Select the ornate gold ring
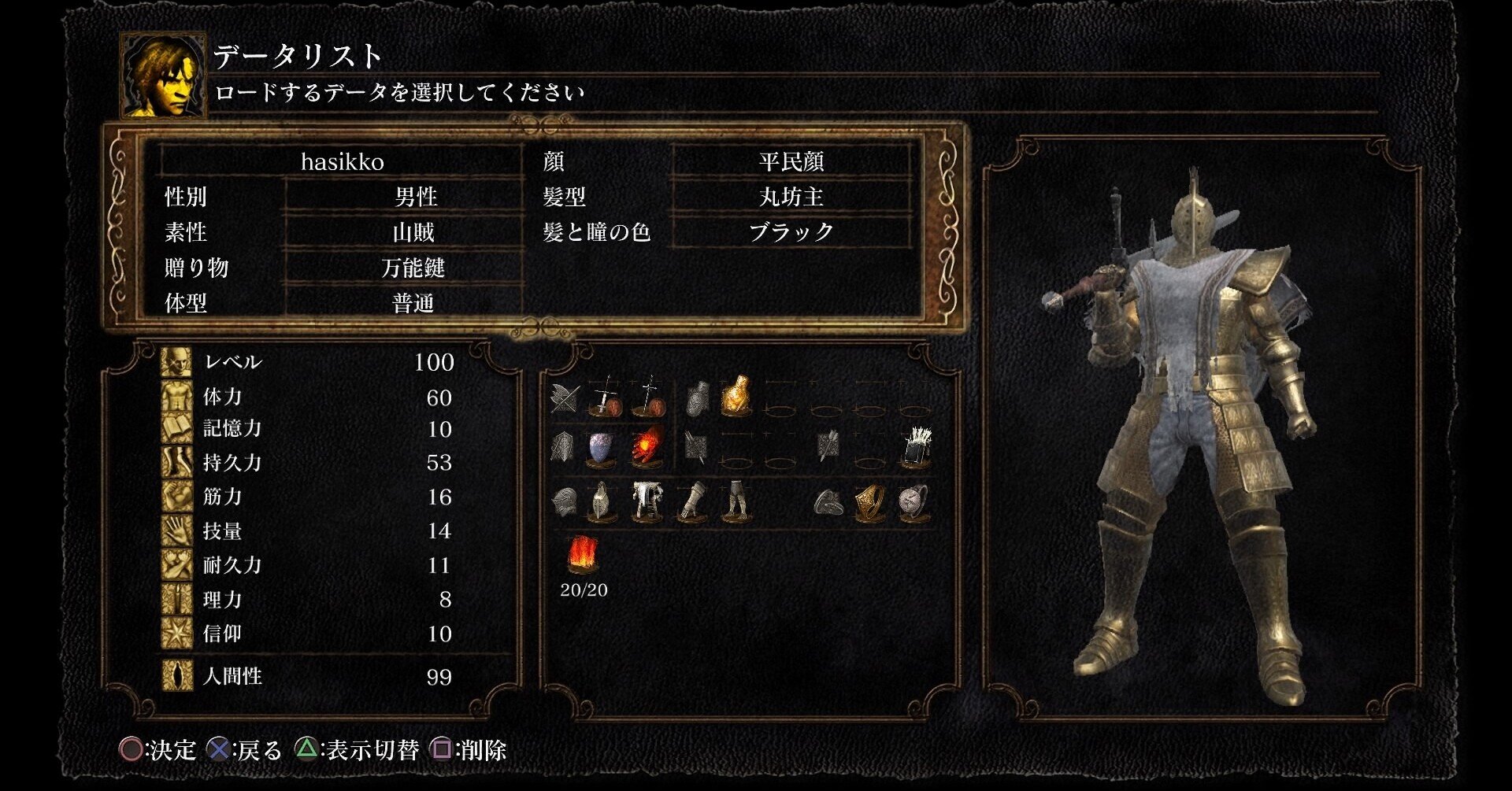 [x=869, y=501]
